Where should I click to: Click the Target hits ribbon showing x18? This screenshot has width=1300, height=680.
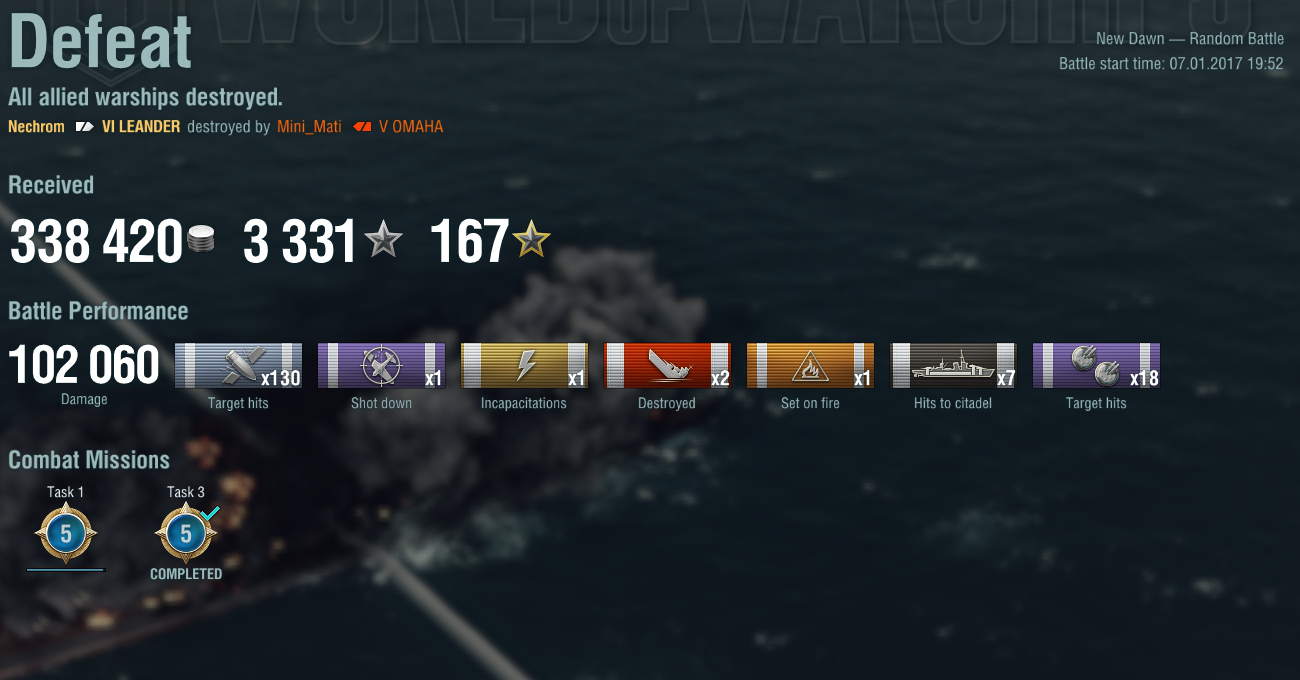(1096, 366)
